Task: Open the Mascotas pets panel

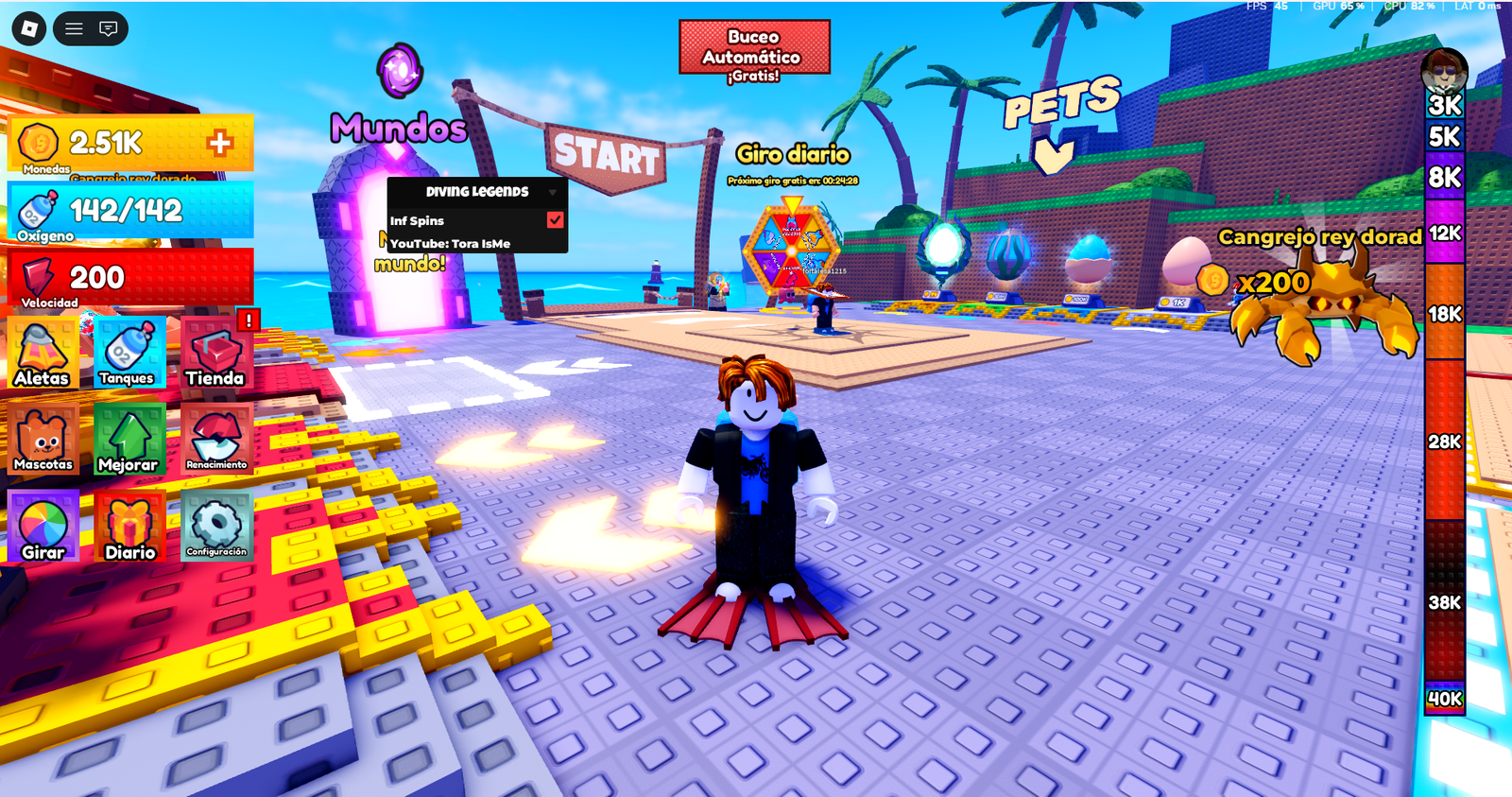Action: tap(43, 440)
